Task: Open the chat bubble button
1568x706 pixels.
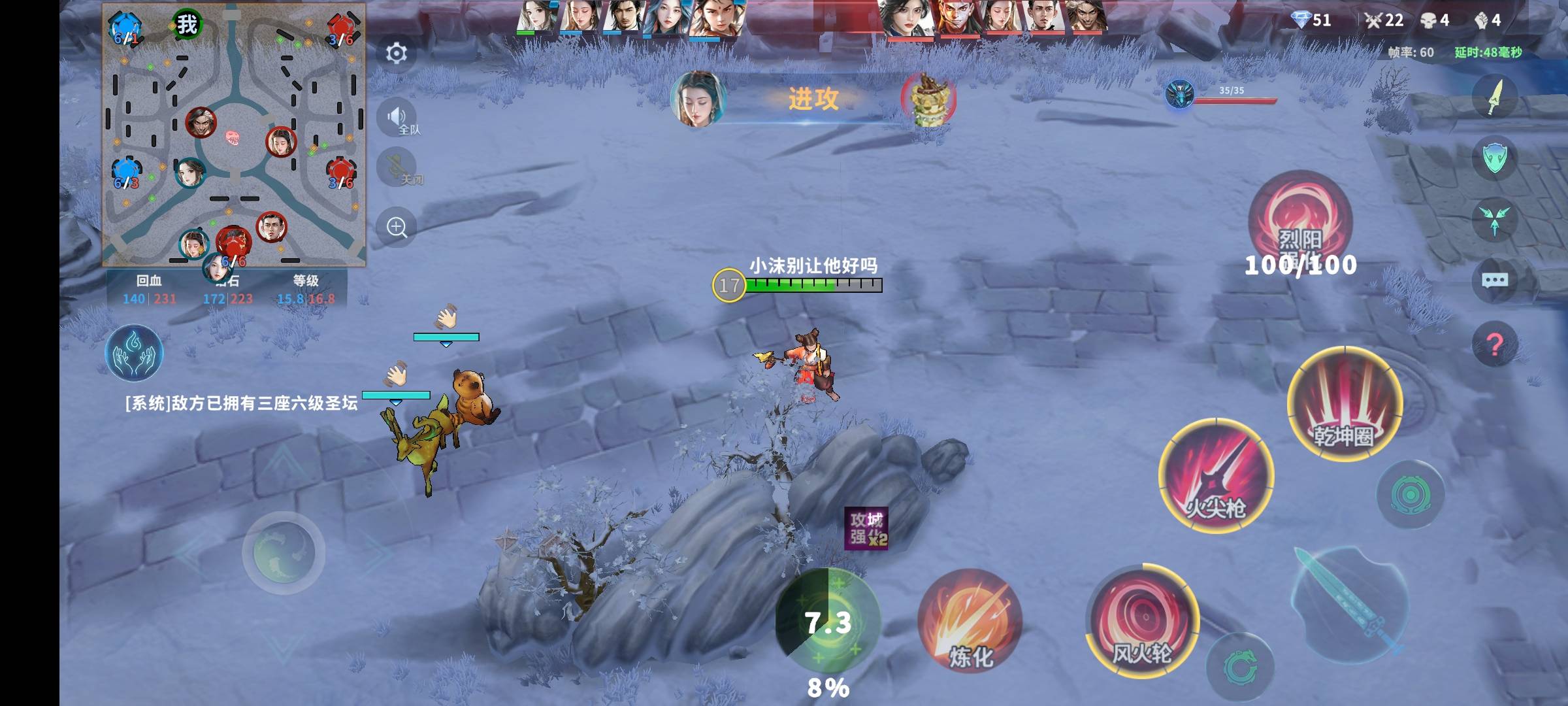Action: coord(1495,280)
